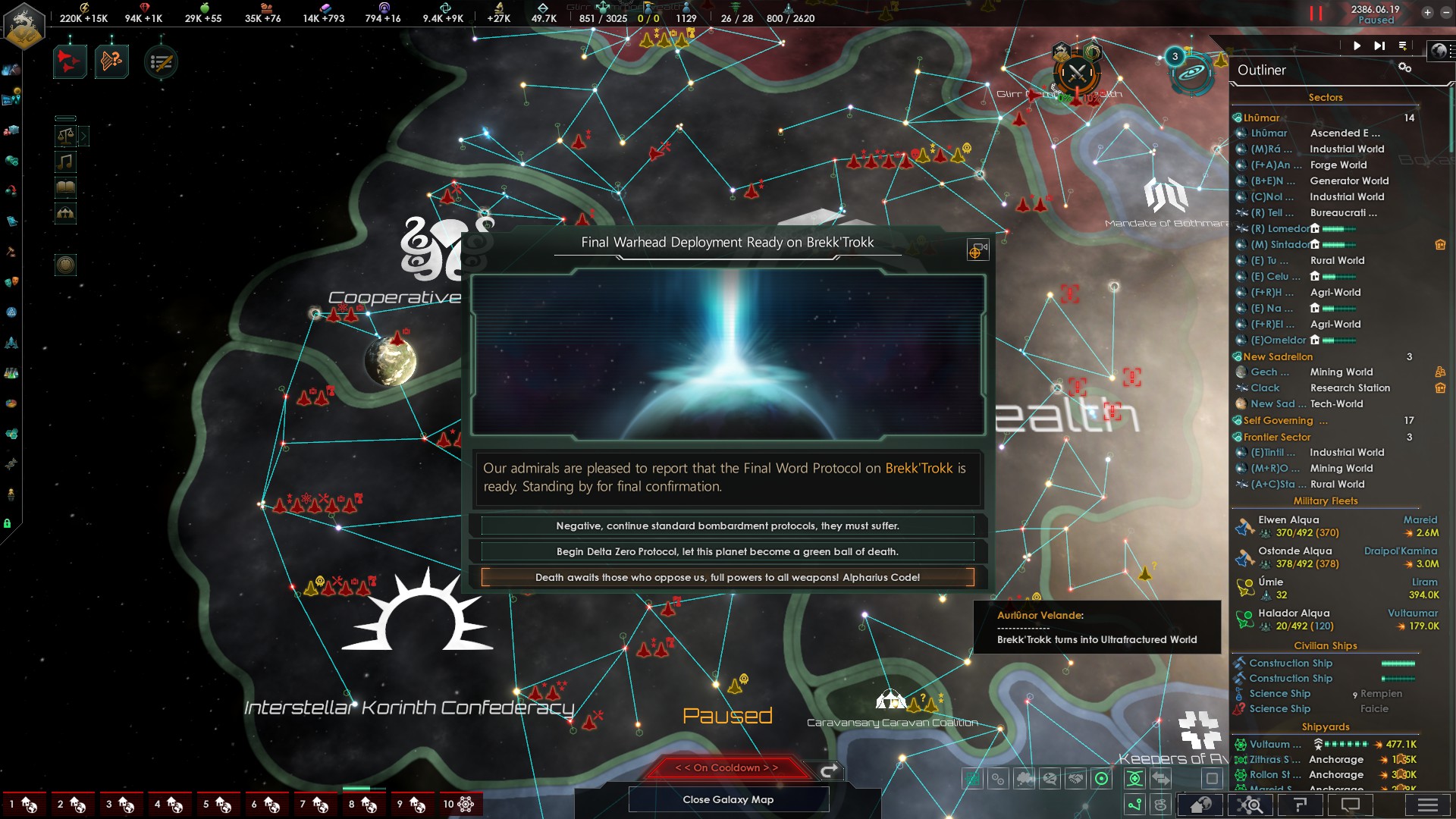The width and height of the screenshot is (1456, 819).
Task: Go to Brekk'Trokk via the event window crosshair icon
Action: click(977, 250)
